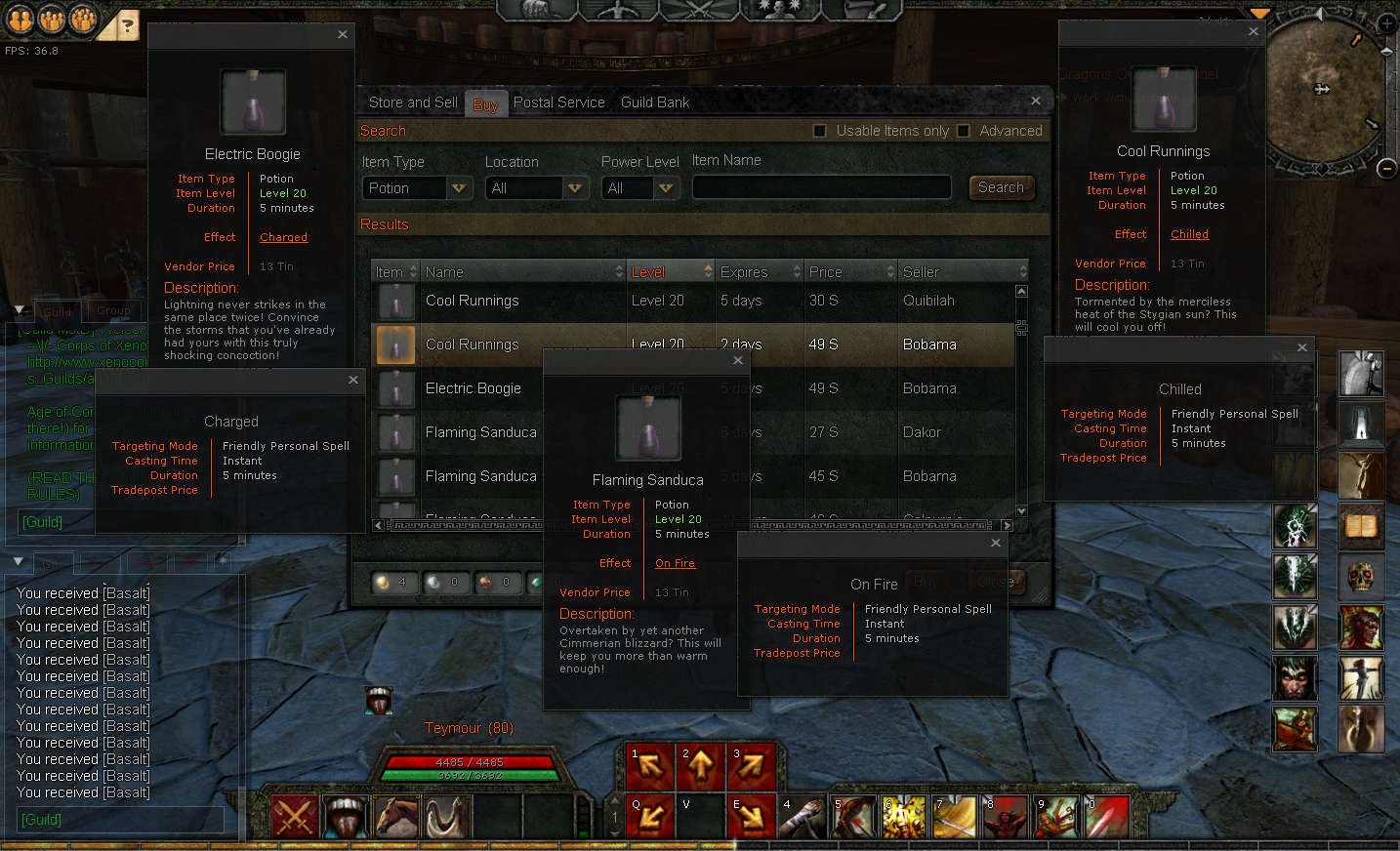1400x851 pixels.
Task: Use the bandage ability in hotbar slot 4
Action: tap(803, 816)
